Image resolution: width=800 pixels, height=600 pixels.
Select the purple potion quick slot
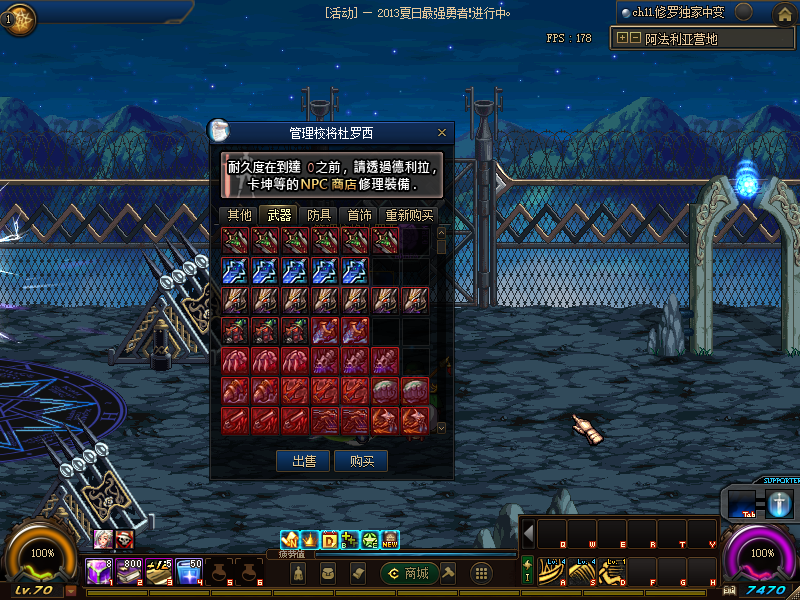[98, 571]
